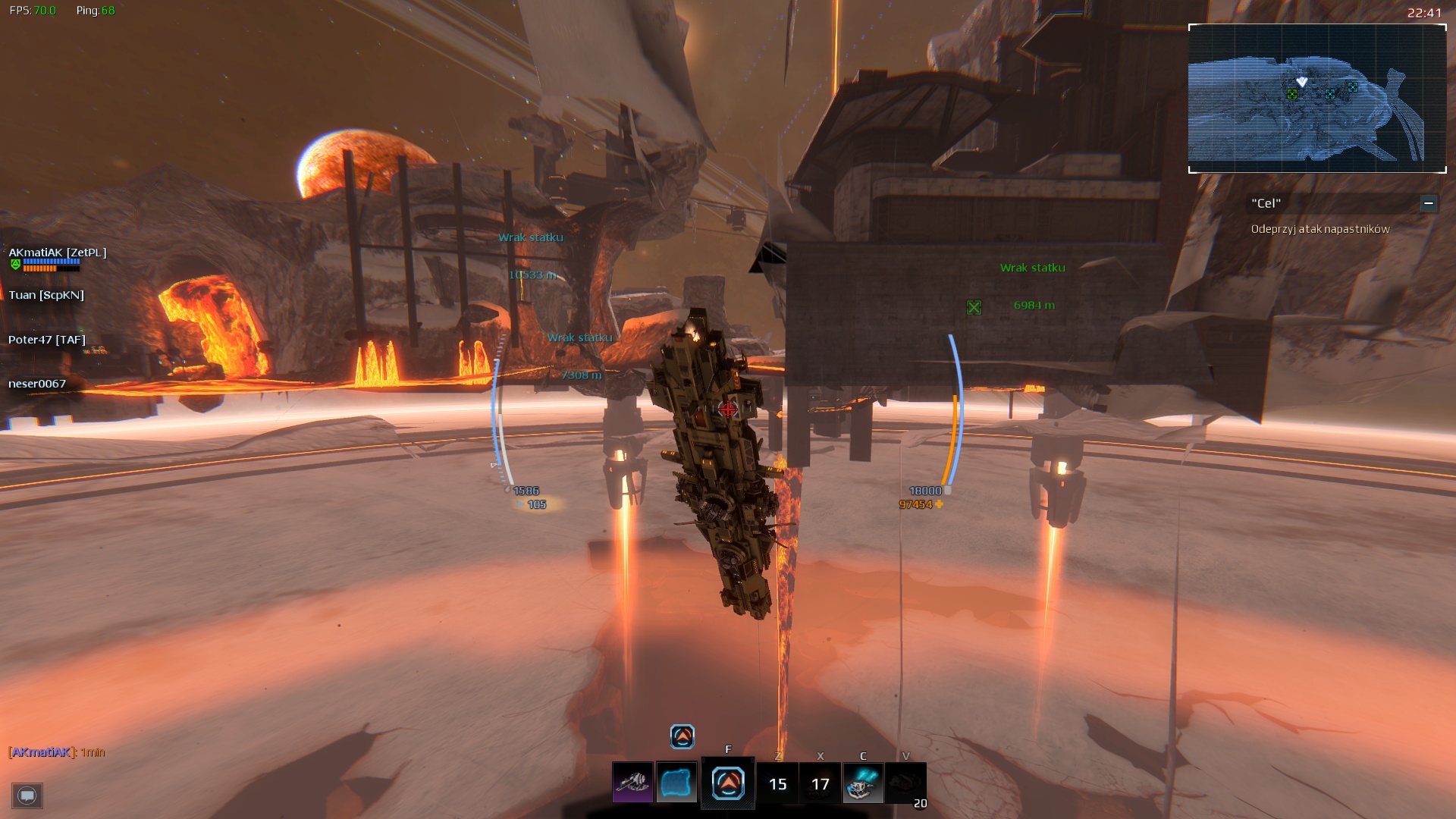Viewport: 1456px width, 819px height.
Task: Collapse the "Cel" objective panel
Action: [1429, 203]
